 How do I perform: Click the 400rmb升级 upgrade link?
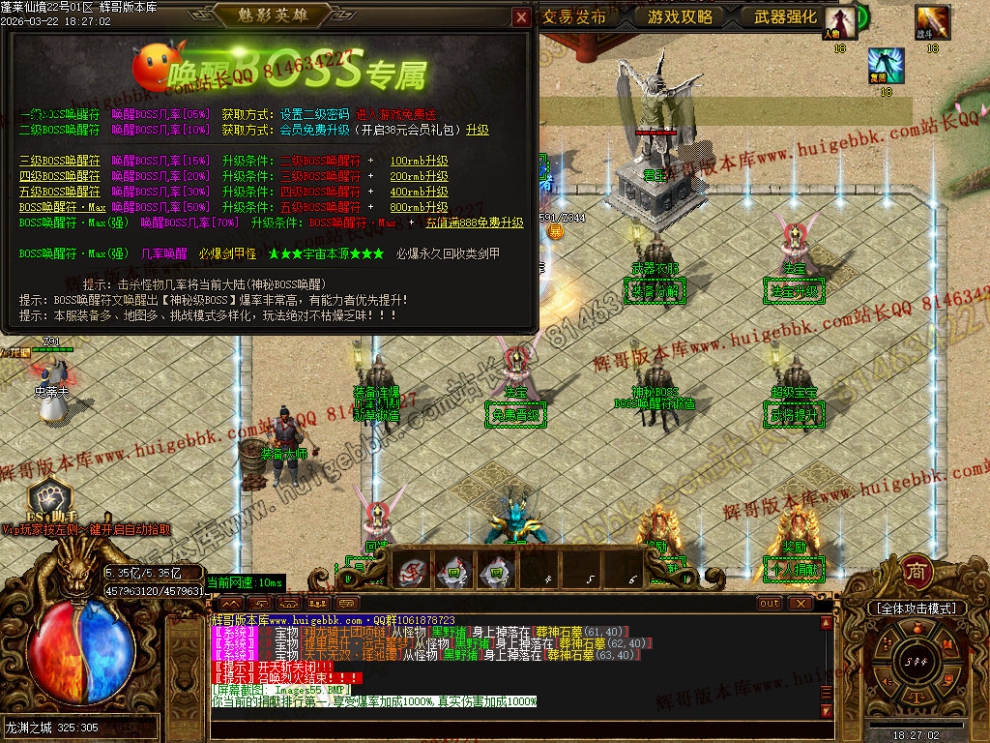[419, 191]
